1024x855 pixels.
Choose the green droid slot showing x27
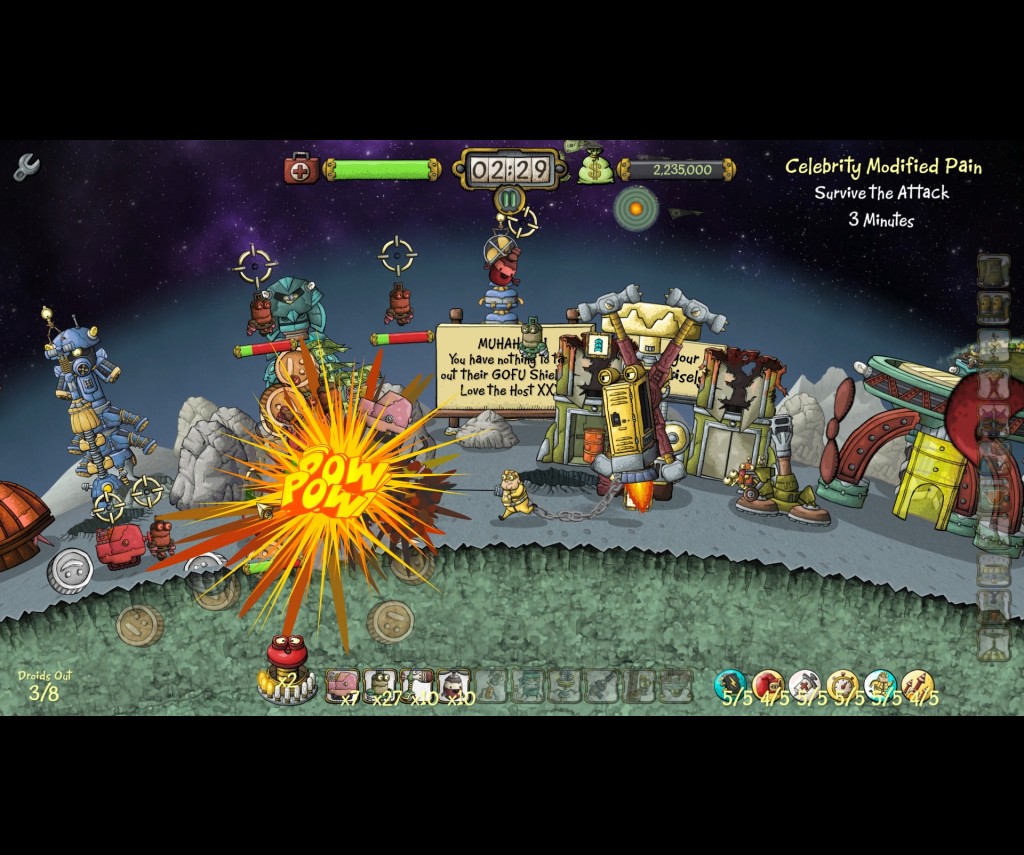380,685
